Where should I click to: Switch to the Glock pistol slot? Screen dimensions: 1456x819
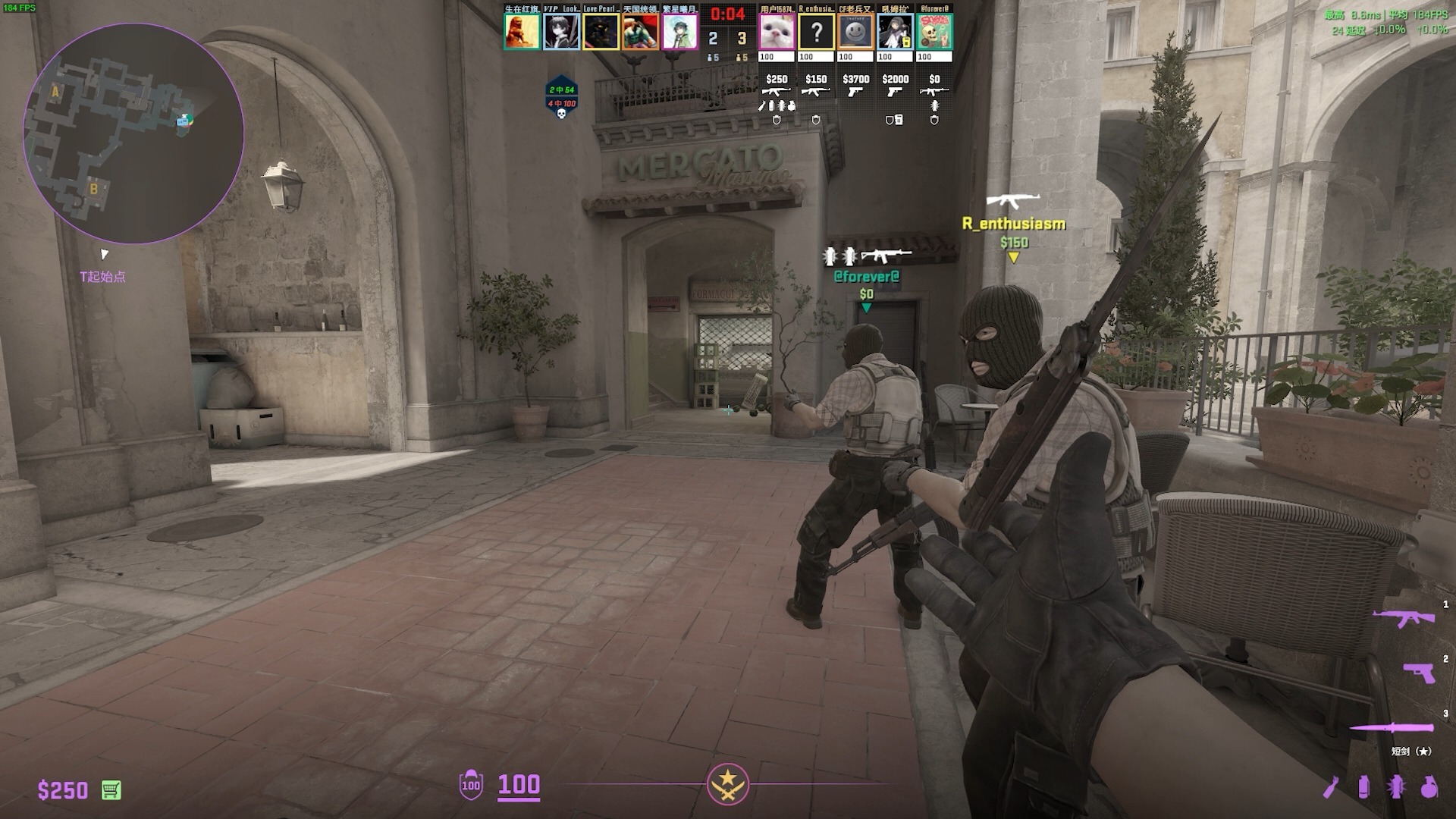(x=1419, y=672)
